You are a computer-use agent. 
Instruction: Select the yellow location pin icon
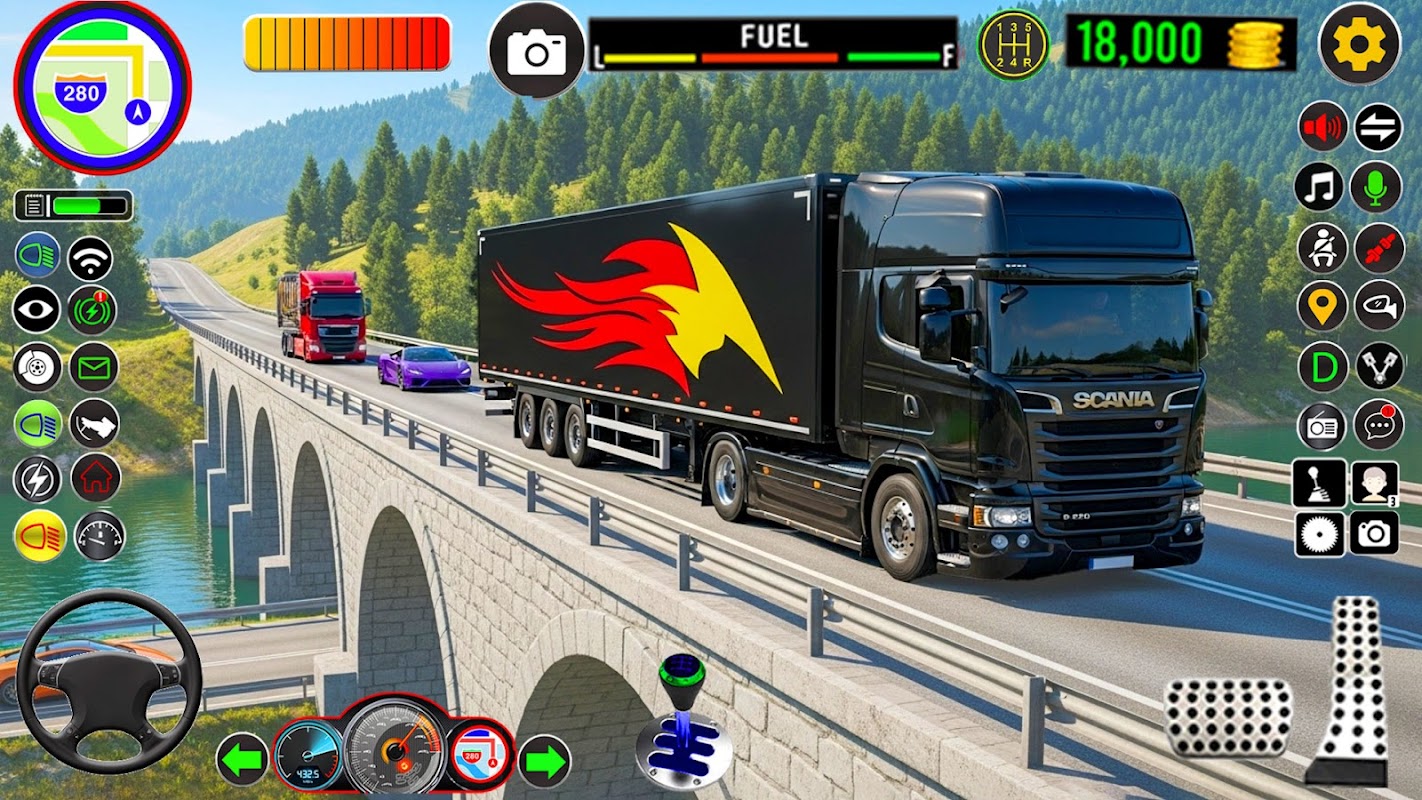[1322, 307]
